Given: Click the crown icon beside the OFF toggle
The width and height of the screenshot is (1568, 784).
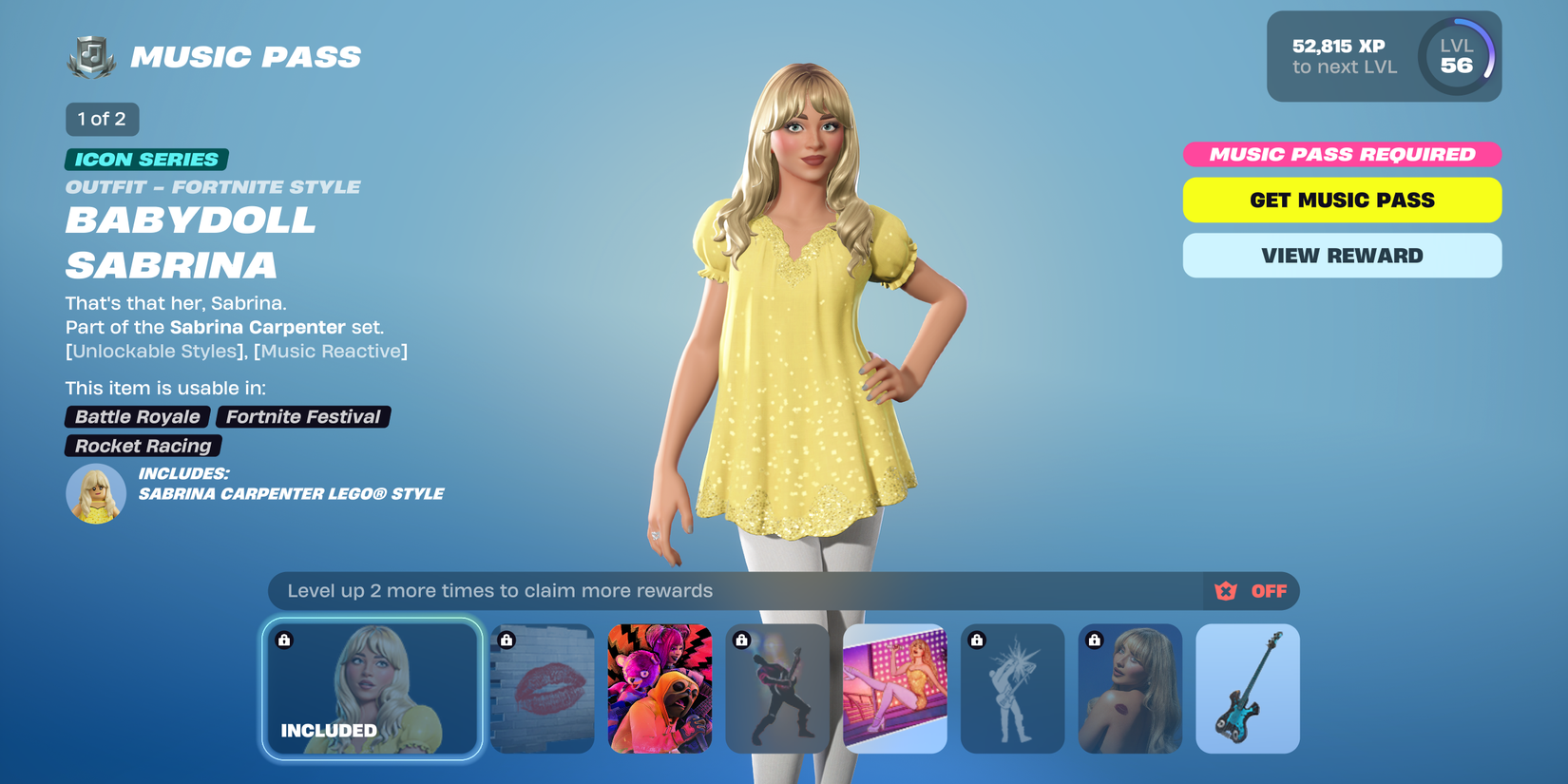Looking at the screenshot, I should [1227, 590].
